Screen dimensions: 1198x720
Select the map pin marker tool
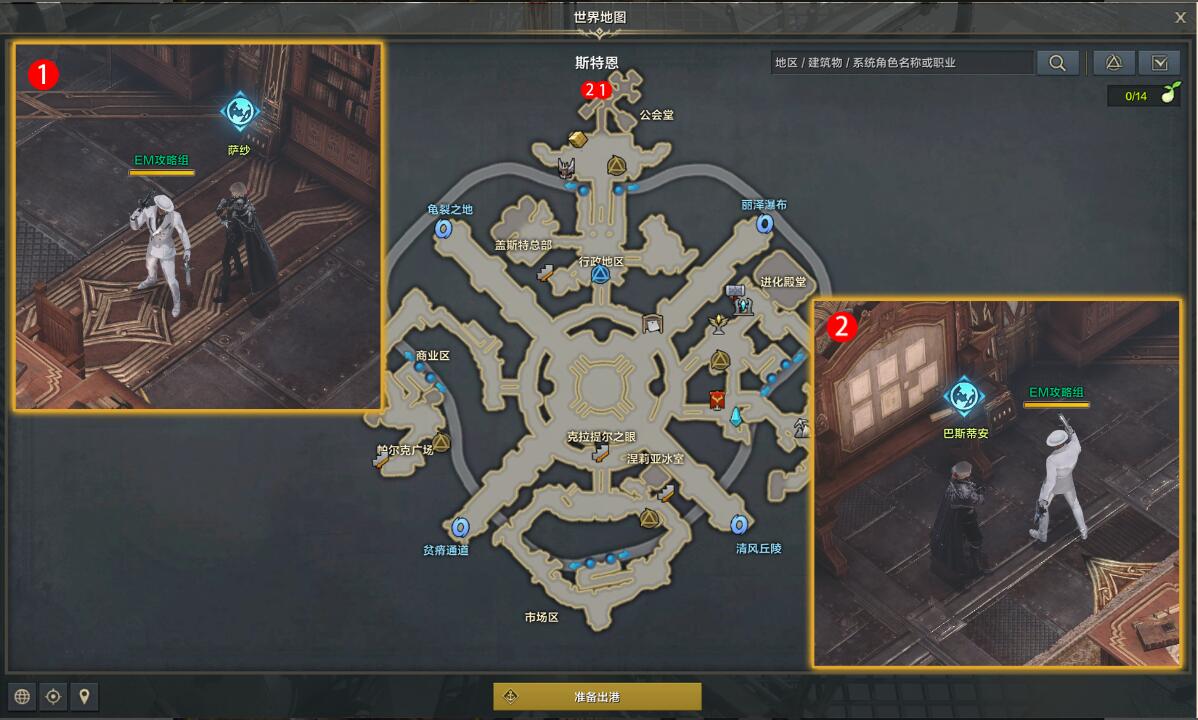(x=84, y=696)
